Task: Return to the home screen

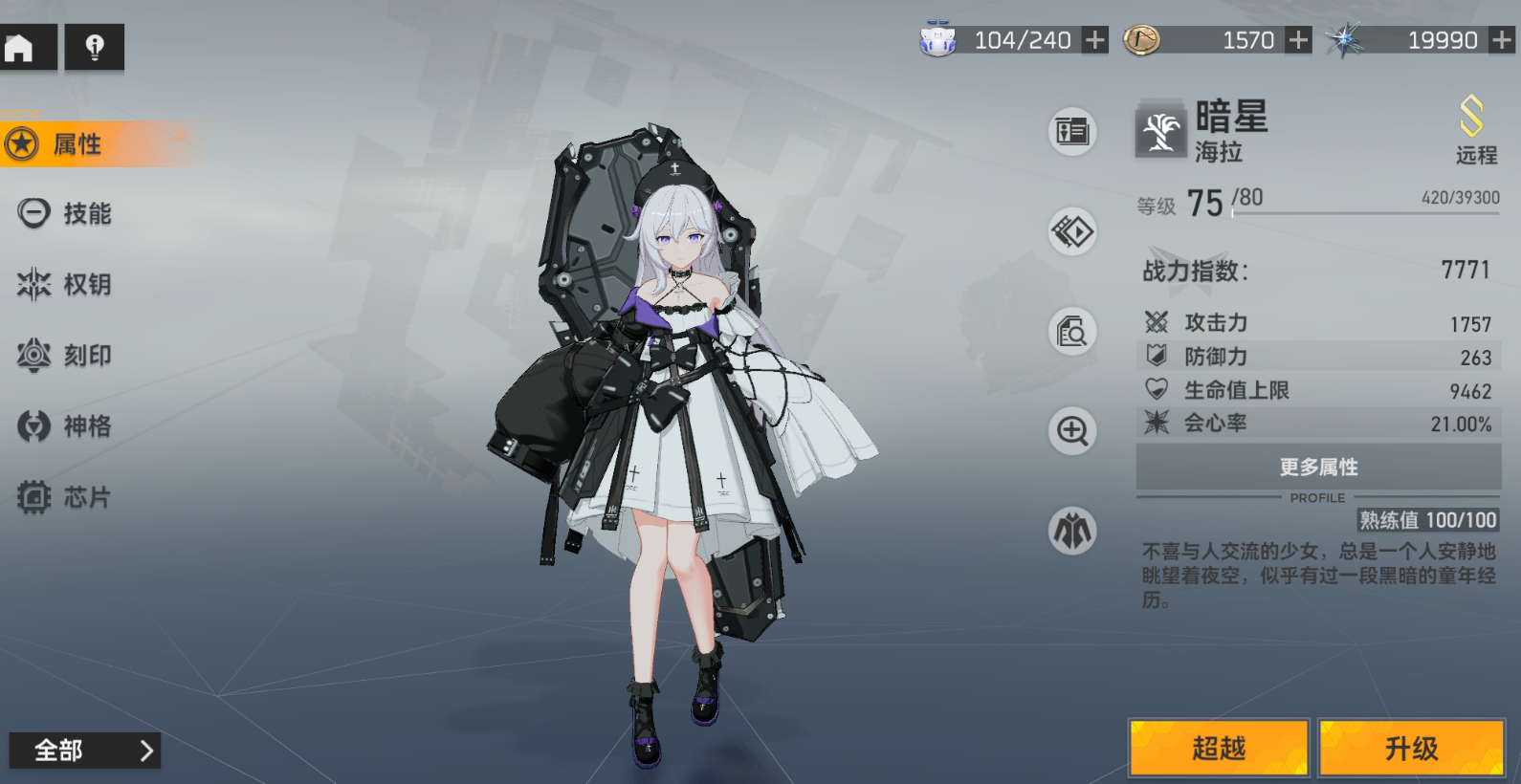Action: [x=21, y=47]
